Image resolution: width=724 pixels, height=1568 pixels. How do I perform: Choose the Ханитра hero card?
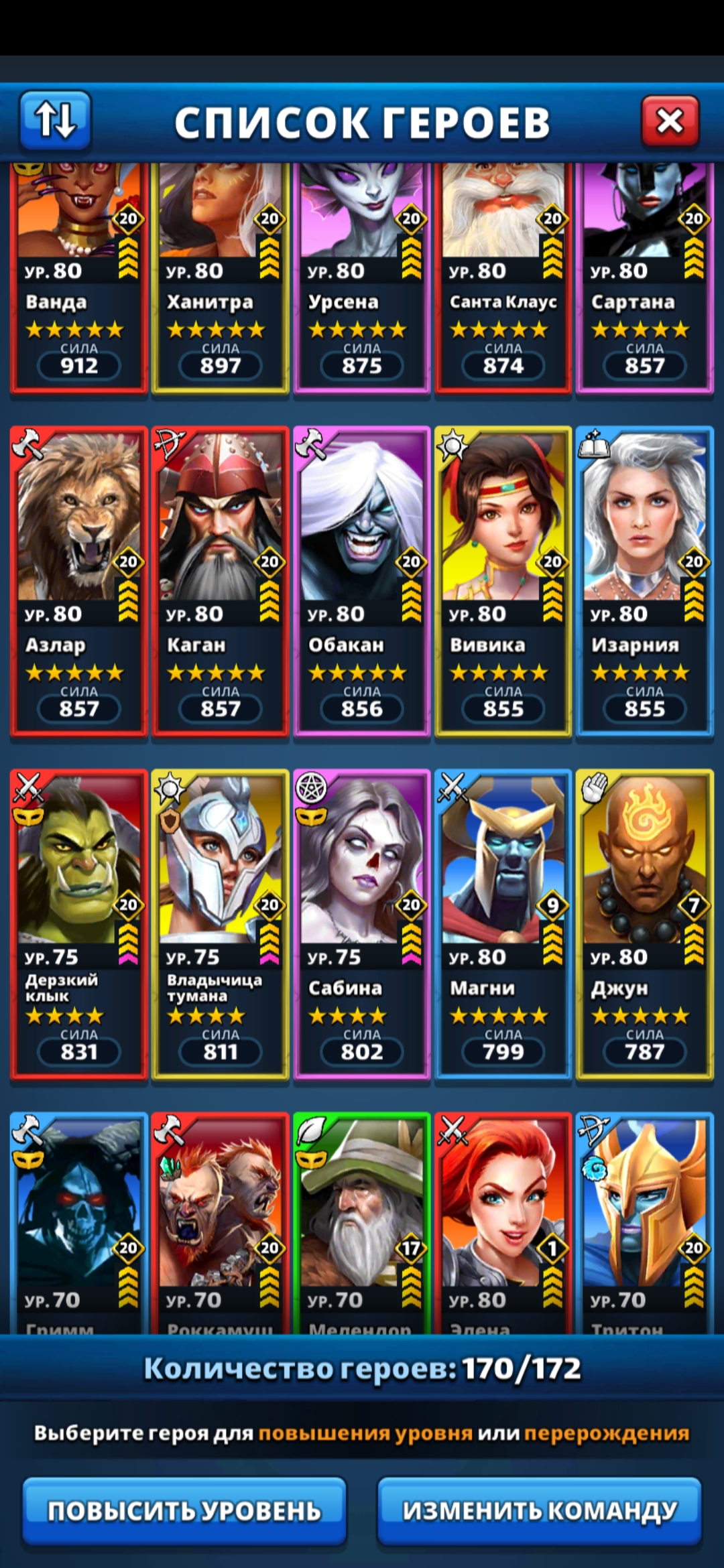tap(220, 281)
